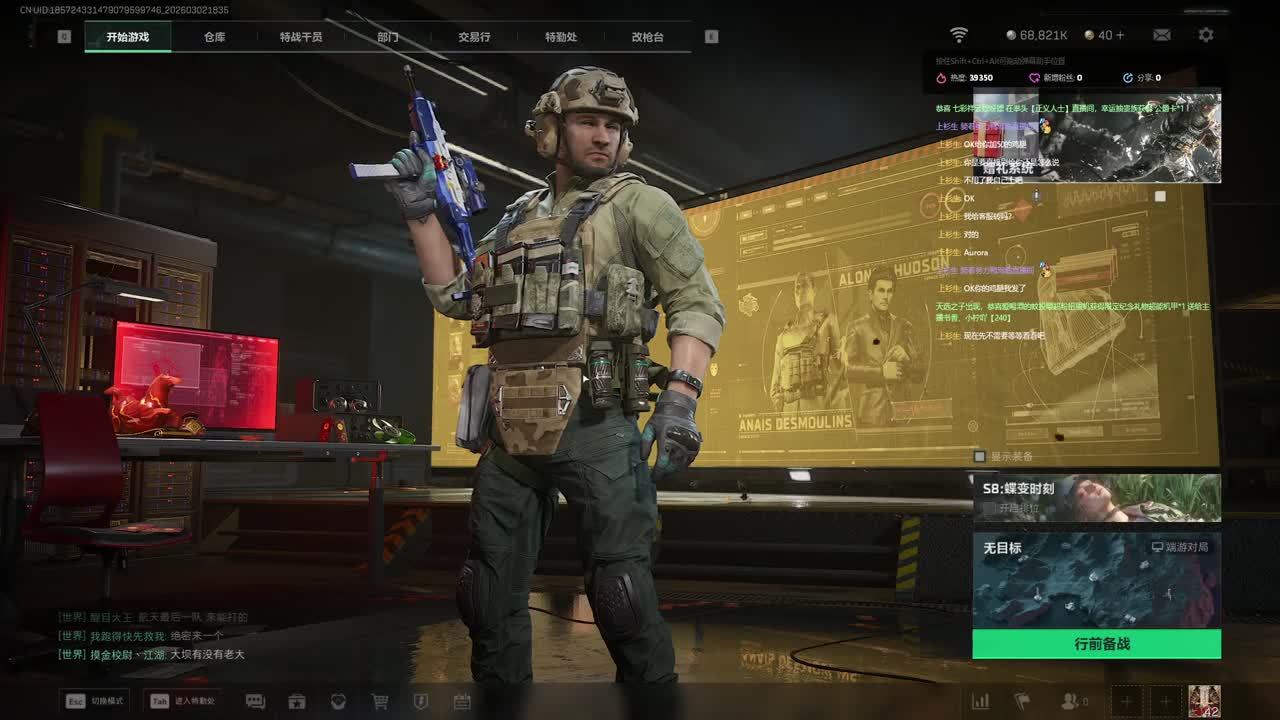Open settings with the gear icon
The width and height of the screenshot is (1280, 720).
coord(1206,35)
